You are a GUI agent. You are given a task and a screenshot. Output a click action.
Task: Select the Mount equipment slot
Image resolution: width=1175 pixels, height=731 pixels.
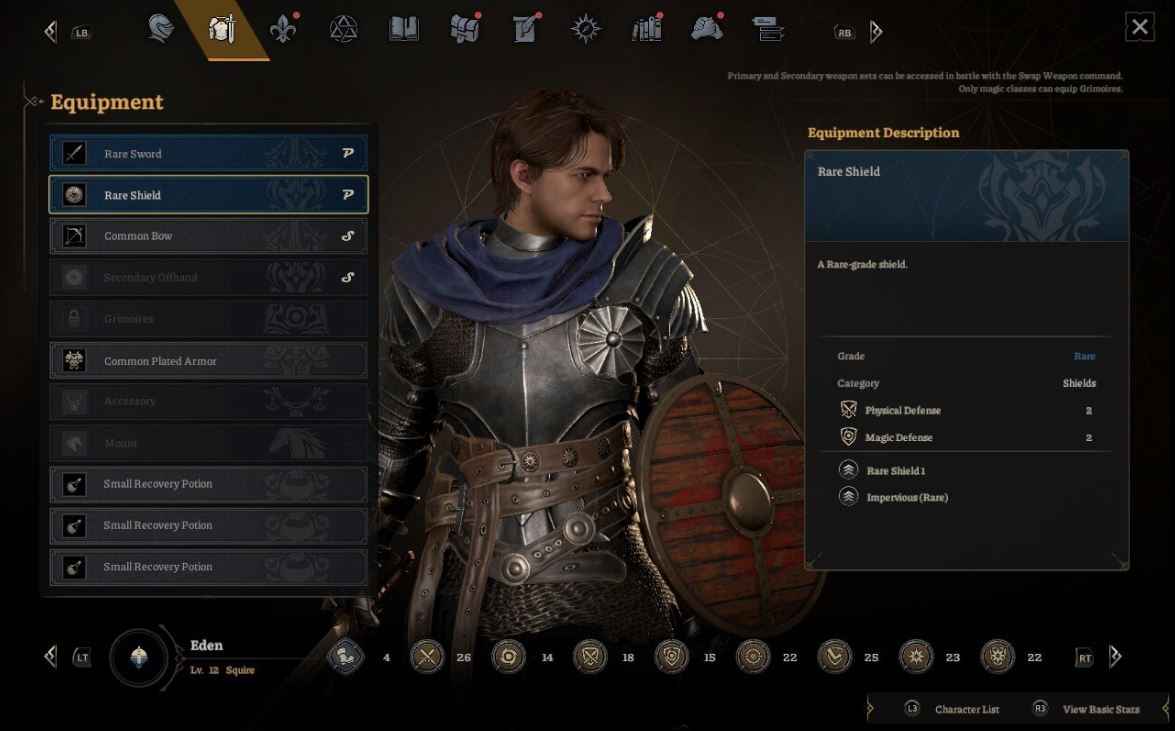(208, 443)
